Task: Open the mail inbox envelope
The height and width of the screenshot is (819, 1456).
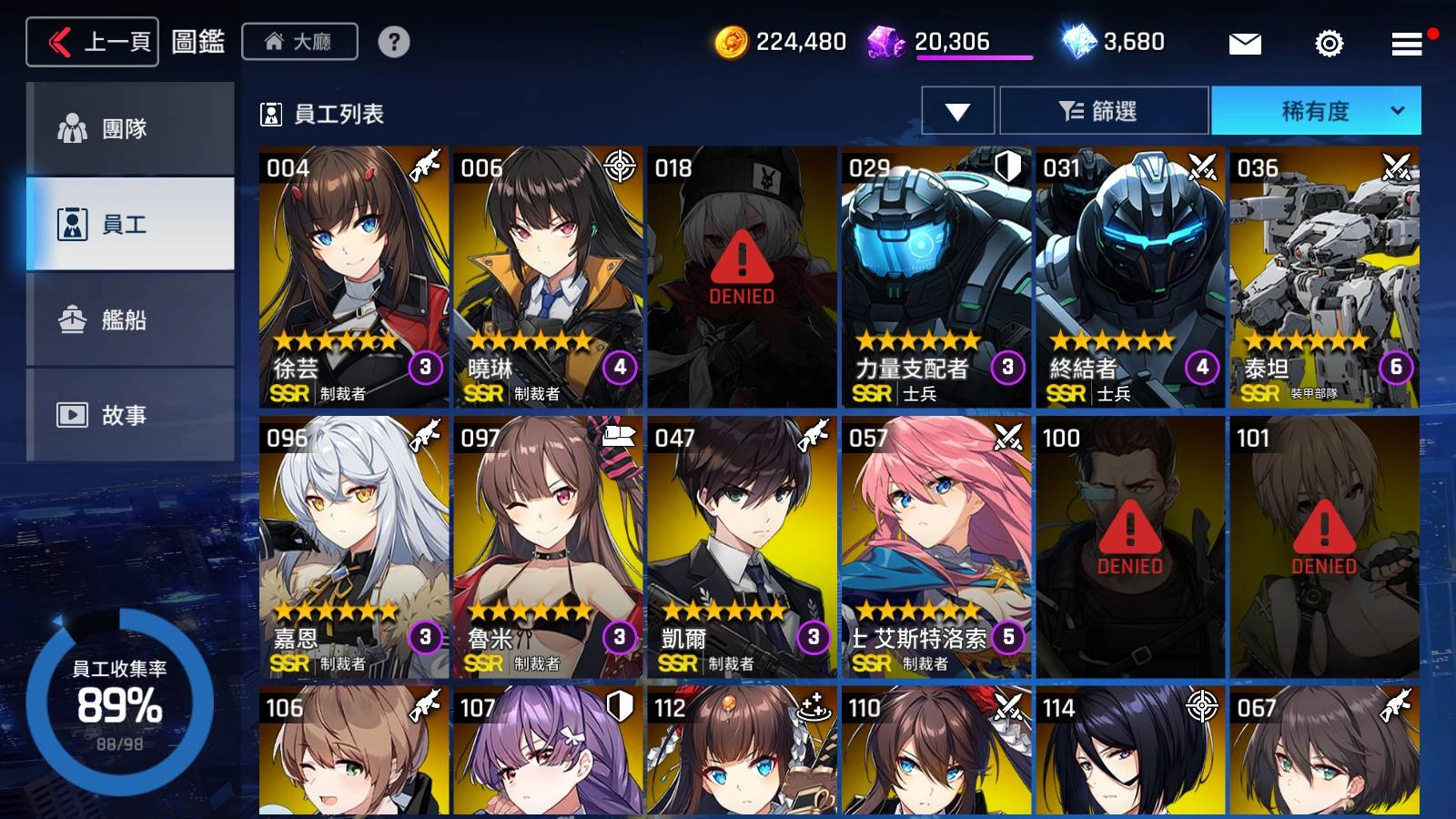Action: click(1244, 43)
